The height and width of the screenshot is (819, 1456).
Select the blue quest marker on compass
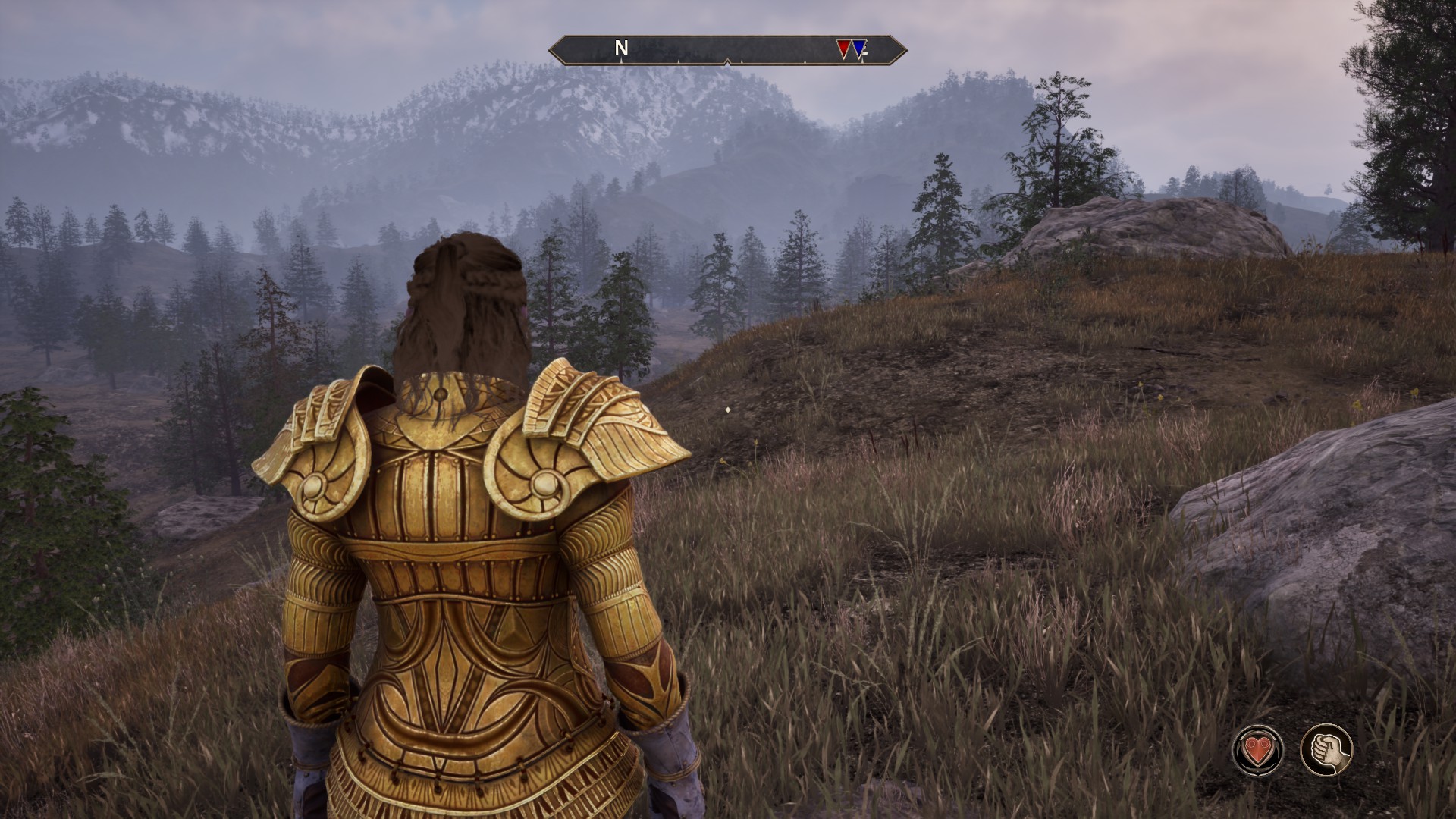click(859, 49)
